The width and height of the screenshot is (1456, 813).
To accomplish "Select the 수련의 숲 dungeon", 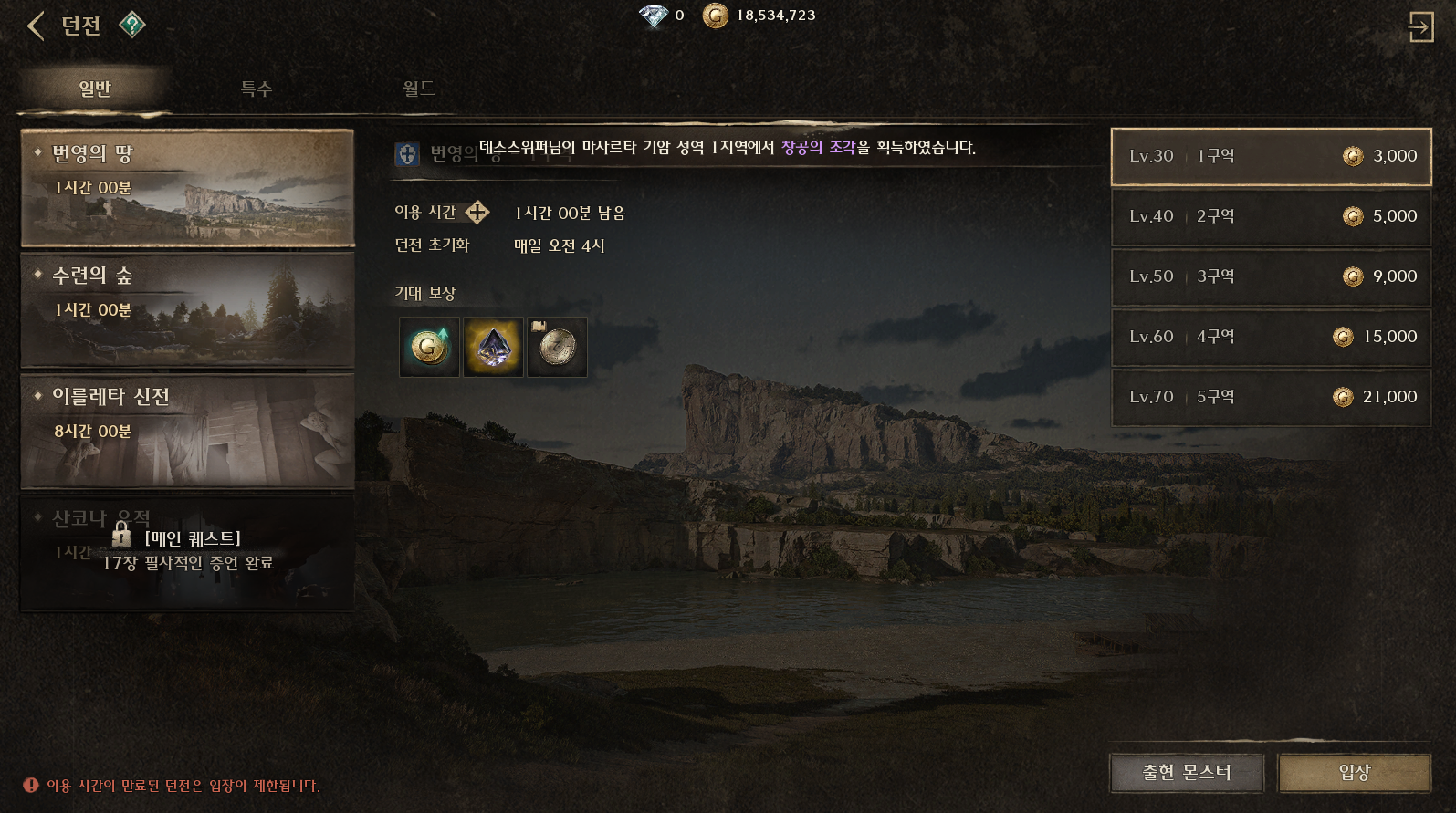I will [x=187, y=310].
